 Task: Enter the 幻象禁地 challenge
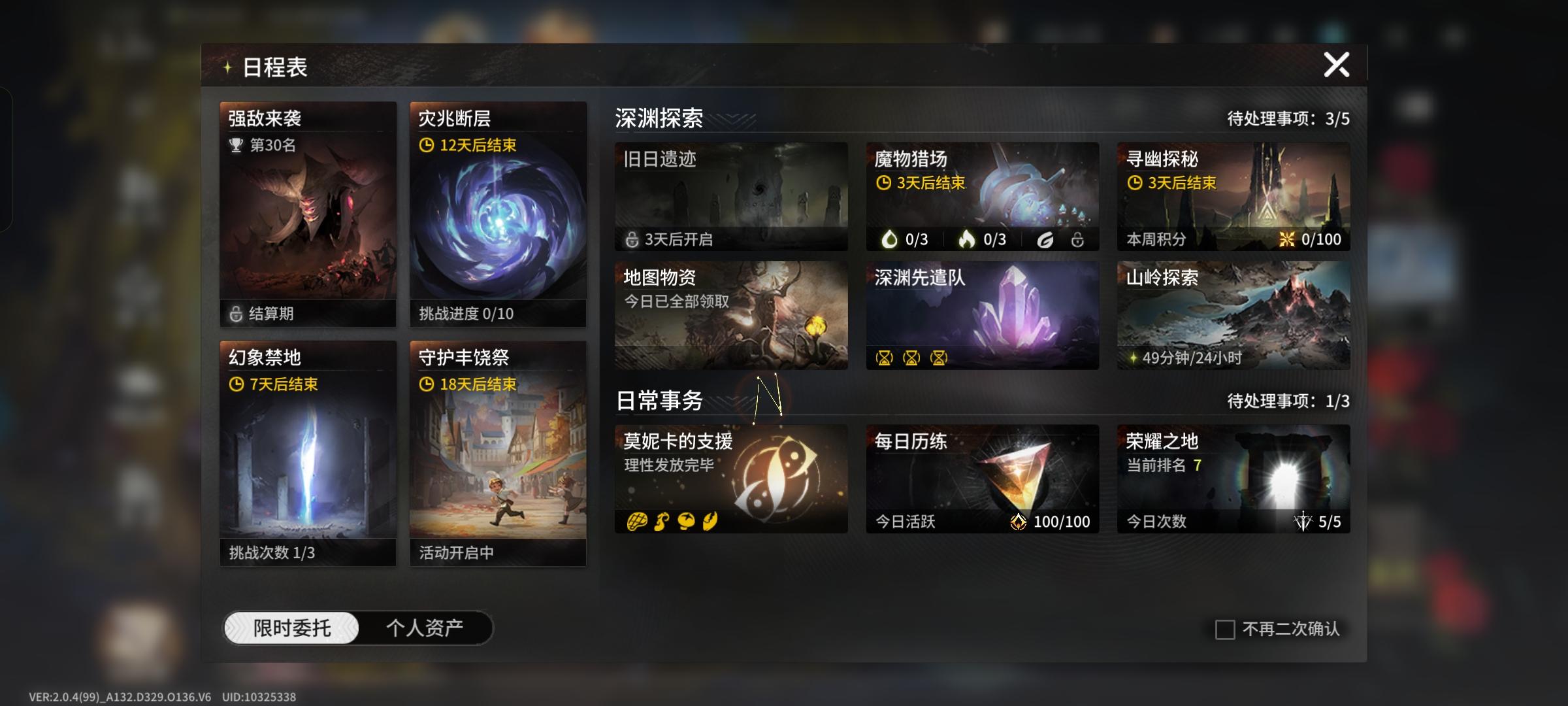pyautogui.click(x=307, y=451)
